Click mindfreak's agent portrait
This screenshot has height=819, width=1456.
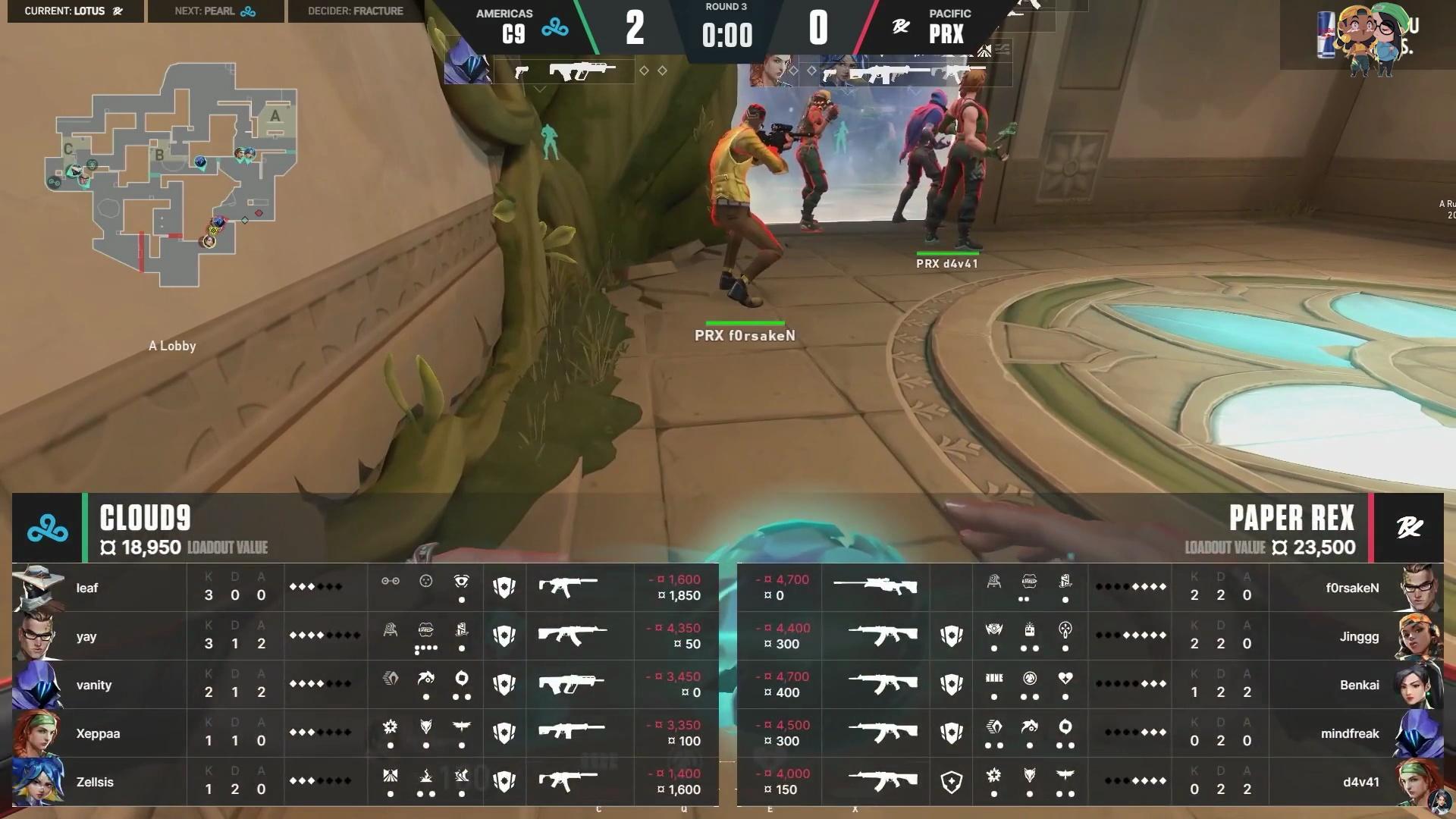click(x=1418, y=733)
